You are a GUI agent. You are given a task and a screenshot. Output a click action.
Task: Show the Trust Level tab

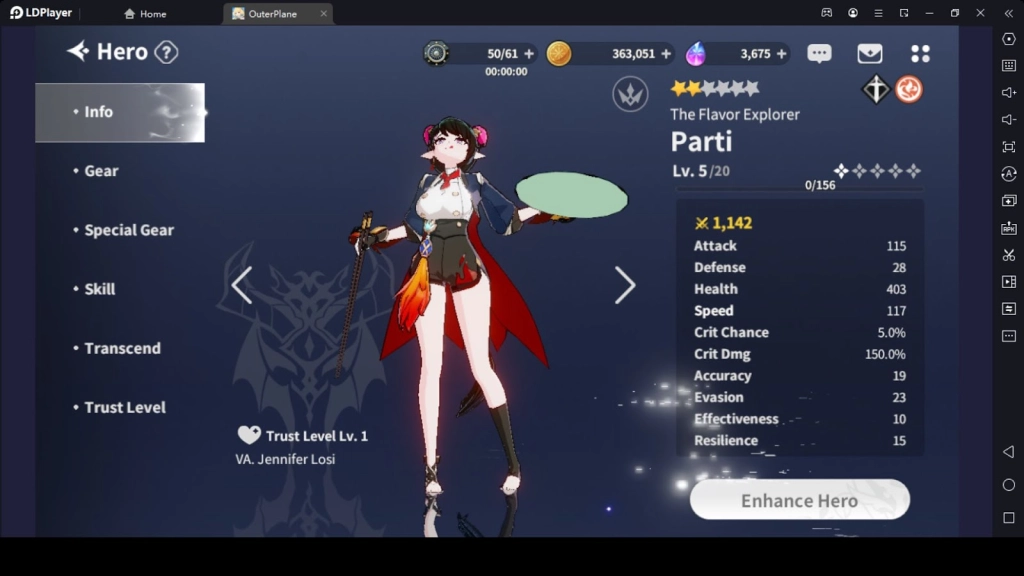coord(124,407)
